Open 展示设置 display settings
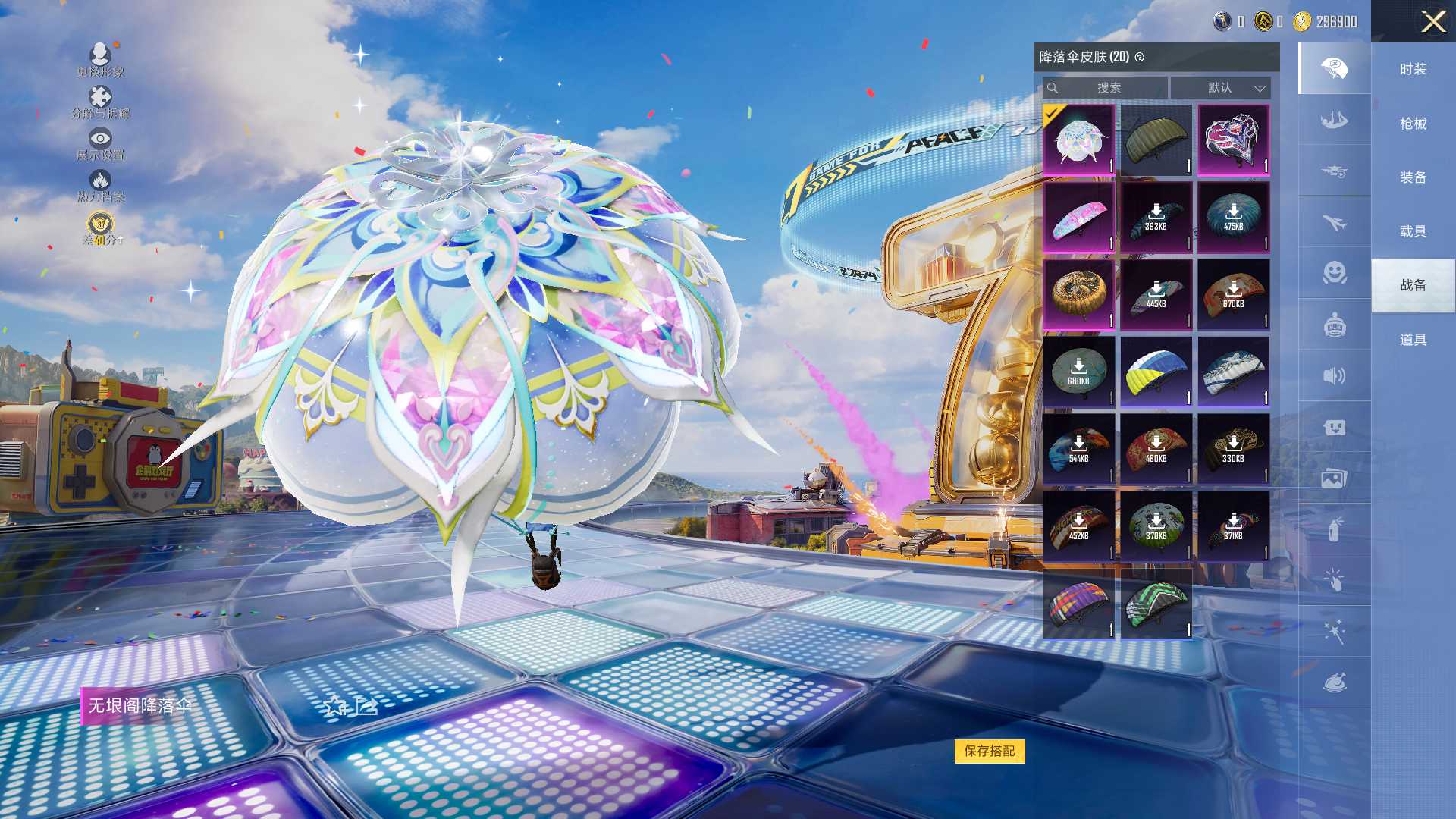This screenshot has width=1456, height=819. point(100,140)
